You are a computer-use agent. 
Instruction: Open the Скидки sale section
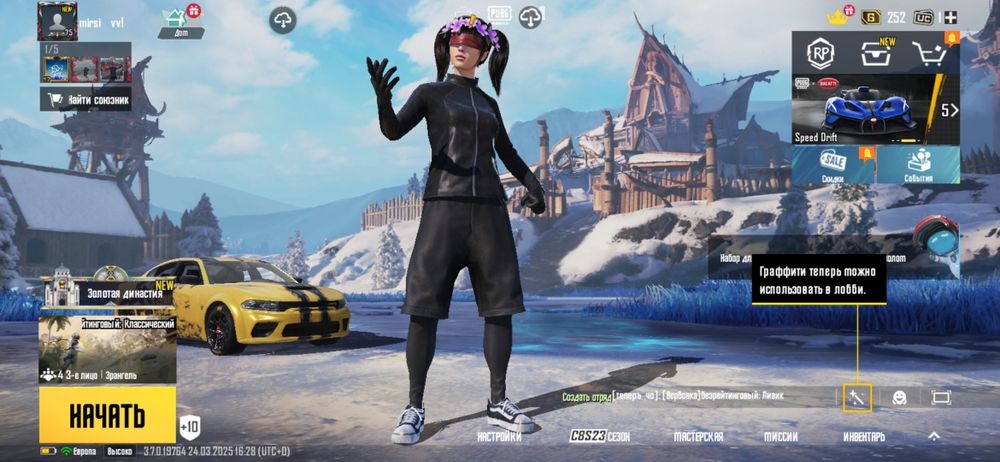[833, 166]
